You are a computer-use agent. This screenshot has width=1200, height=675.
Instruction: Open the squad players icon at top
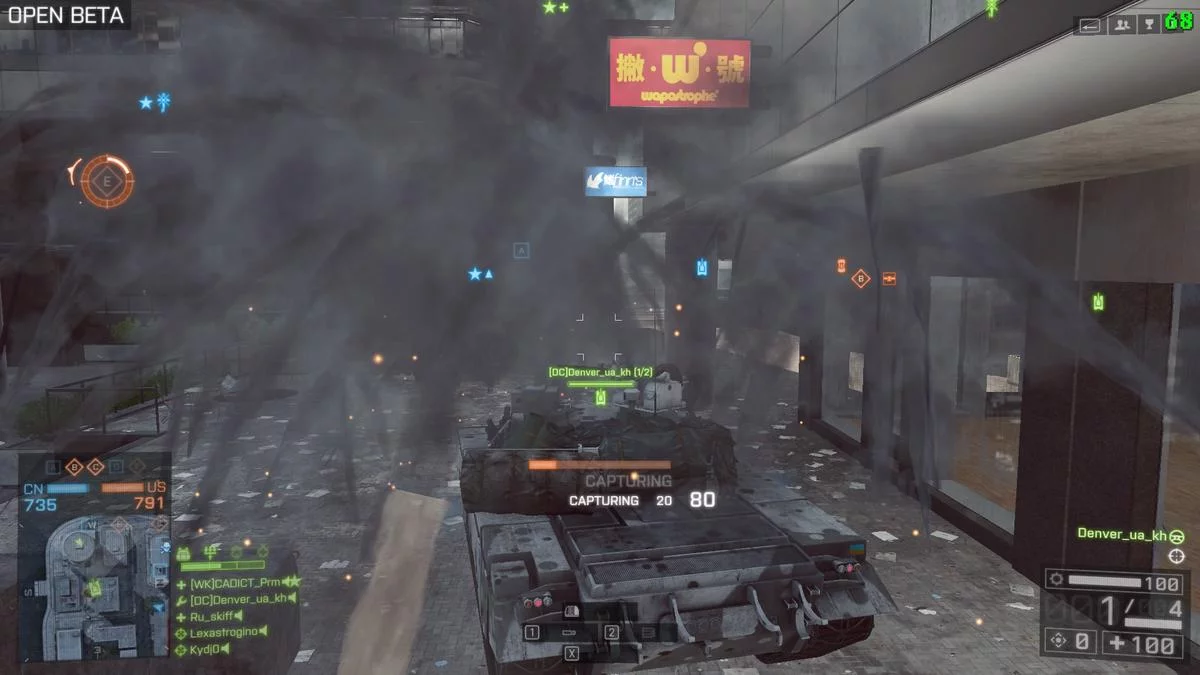coord(1121,25)
